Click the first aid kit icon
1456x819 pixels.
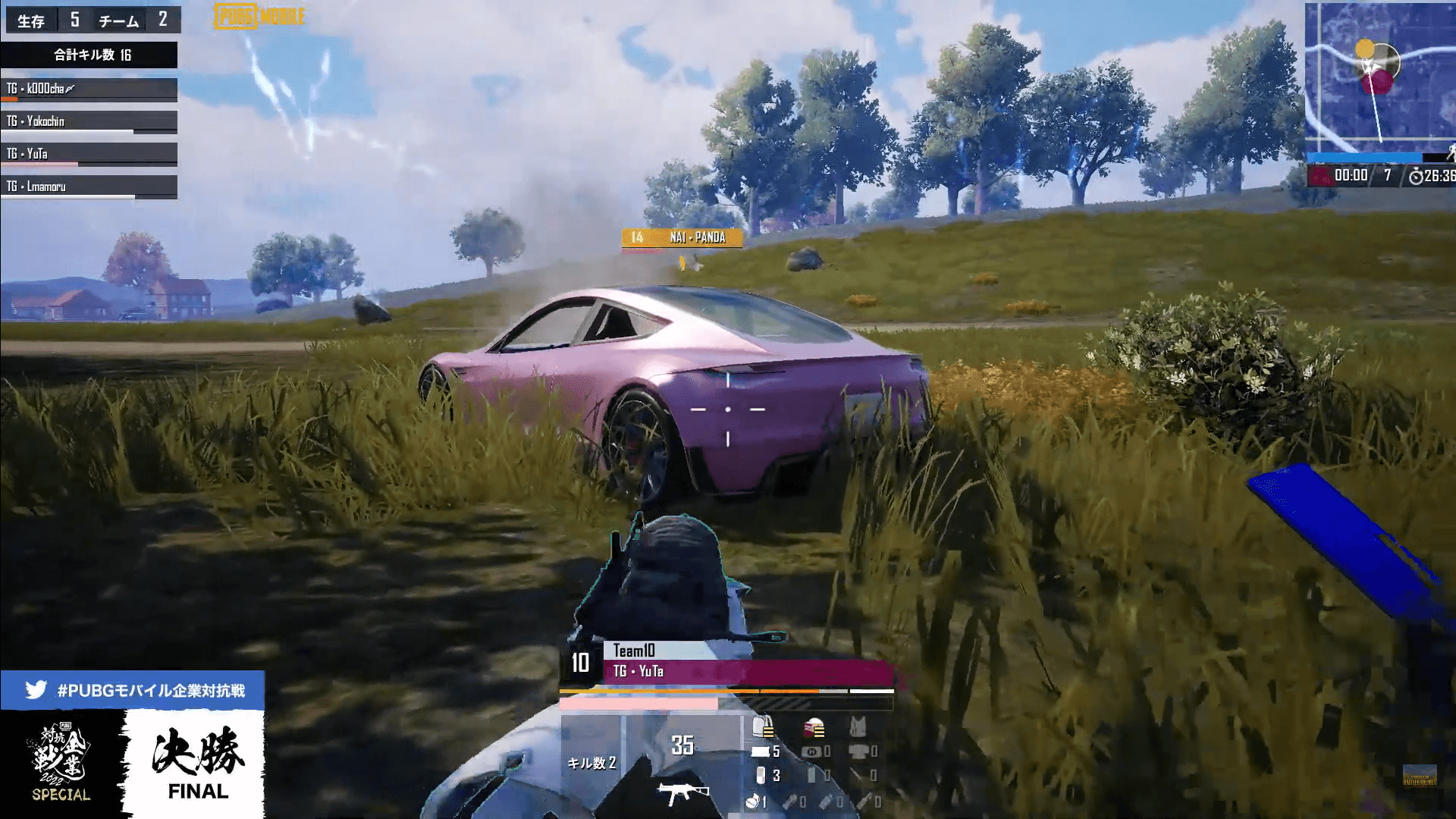coord(811,752)
